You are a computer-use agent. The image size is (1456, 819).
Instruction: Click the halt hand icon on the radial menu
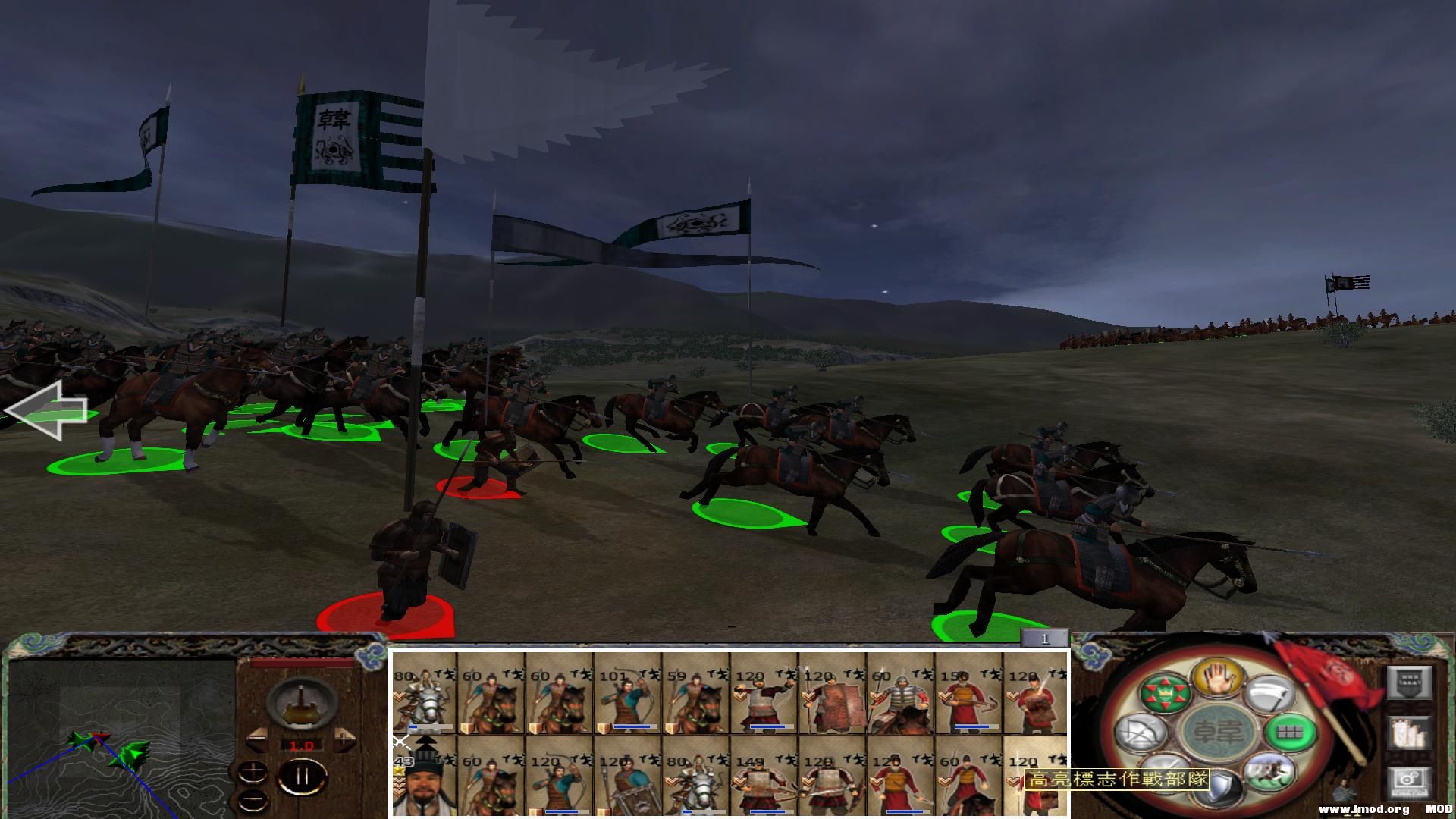click(1218, 678)
